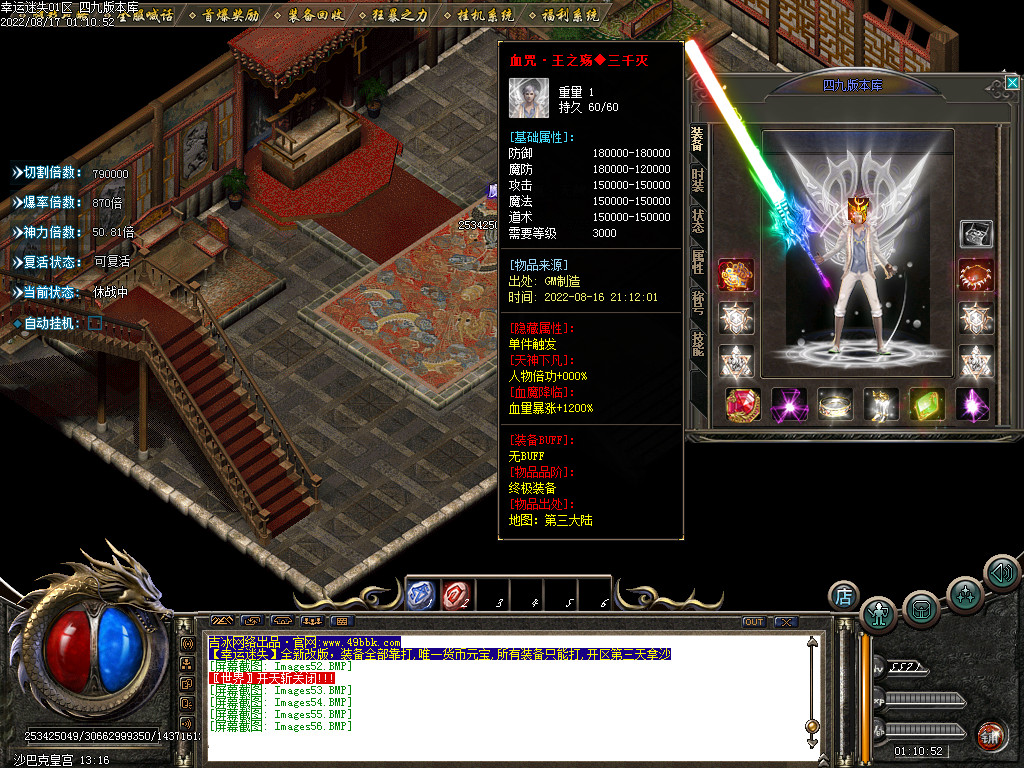Open the 首爆奖励 top menu

(230, 15)
